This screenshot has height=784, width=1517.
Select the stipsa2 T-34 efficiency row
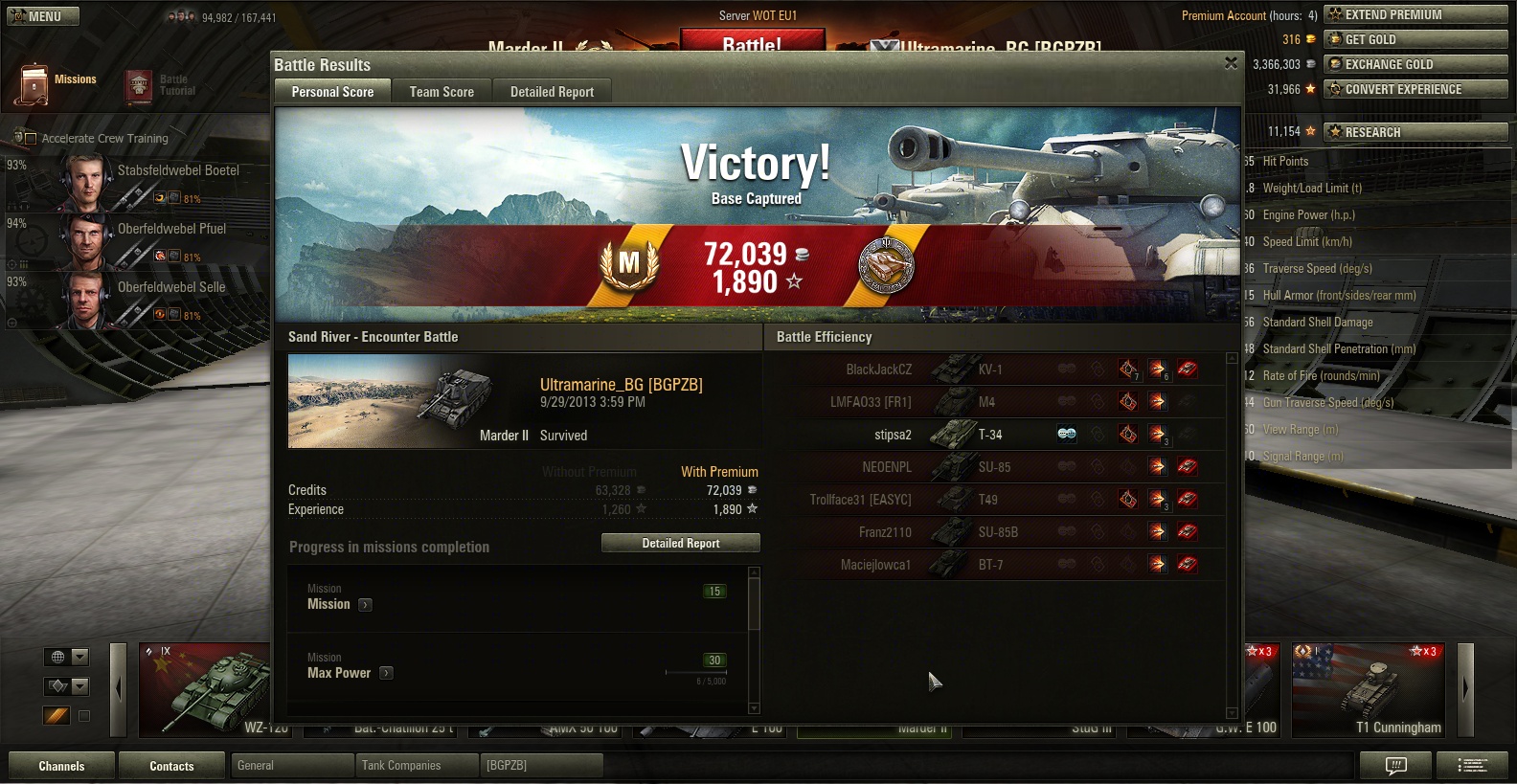coord(996,435)
